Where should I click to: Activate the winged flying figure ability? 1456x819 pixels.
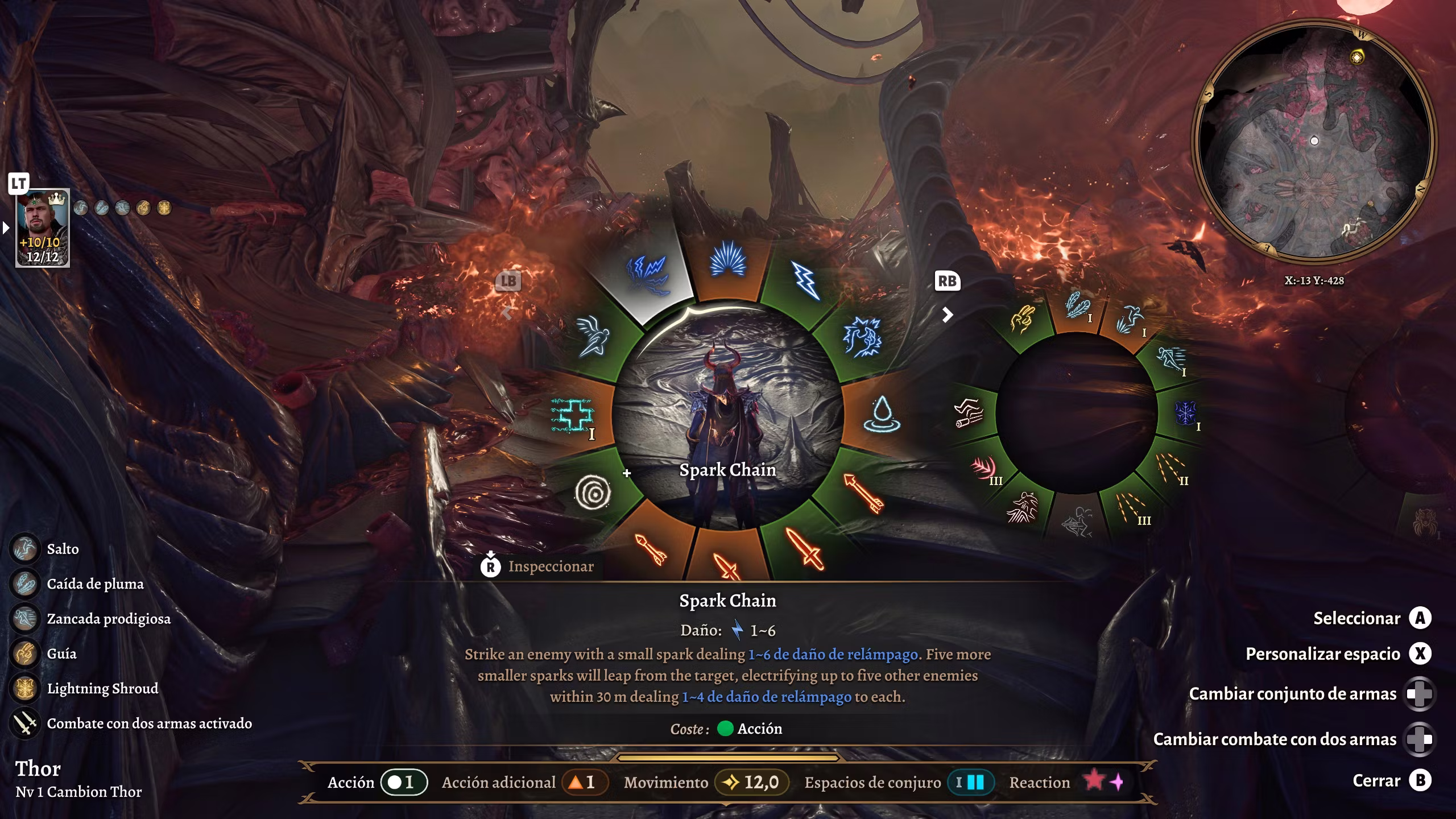[592, 337]
